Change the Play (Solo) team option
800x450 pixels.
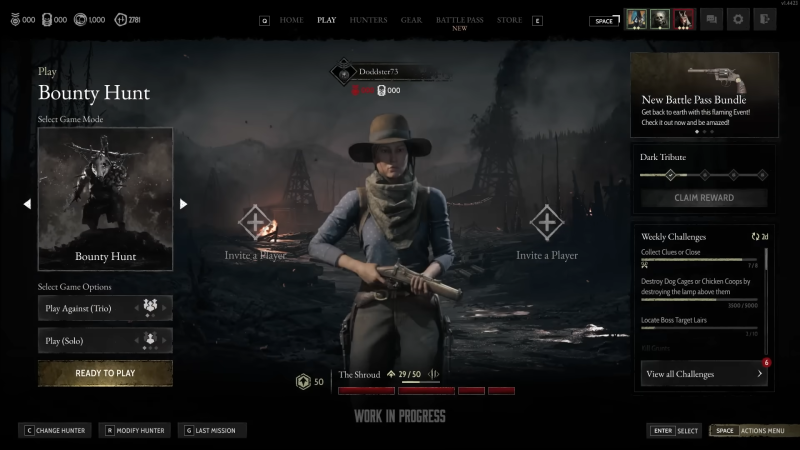pyautogui.click(x=105, y=341)
